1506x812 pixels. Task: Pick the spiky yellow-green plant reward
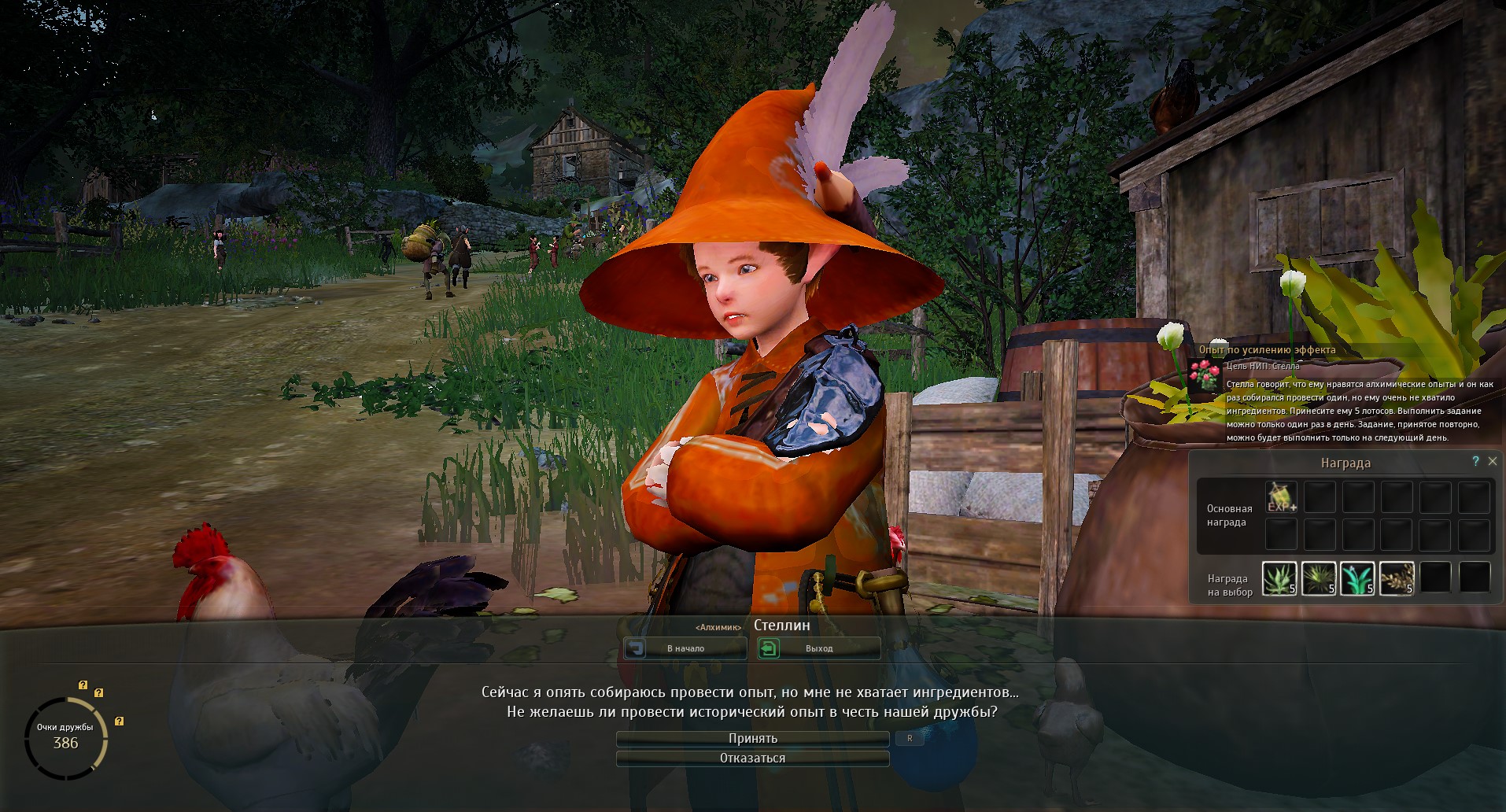pyautogui.click(x=1320, y=579)
